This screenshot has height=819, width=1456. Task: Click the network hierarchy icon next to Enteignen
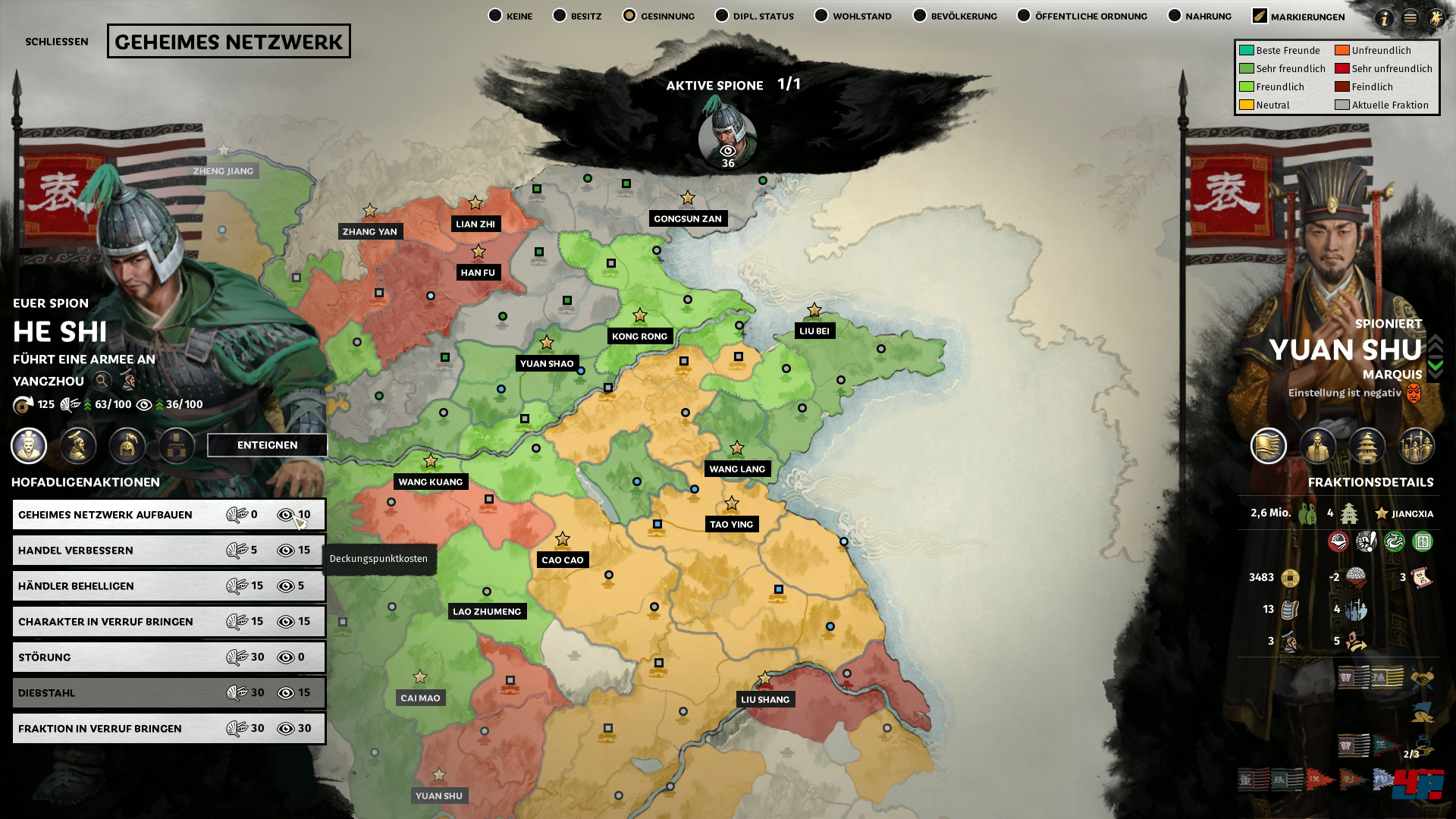tap(176, 447)
